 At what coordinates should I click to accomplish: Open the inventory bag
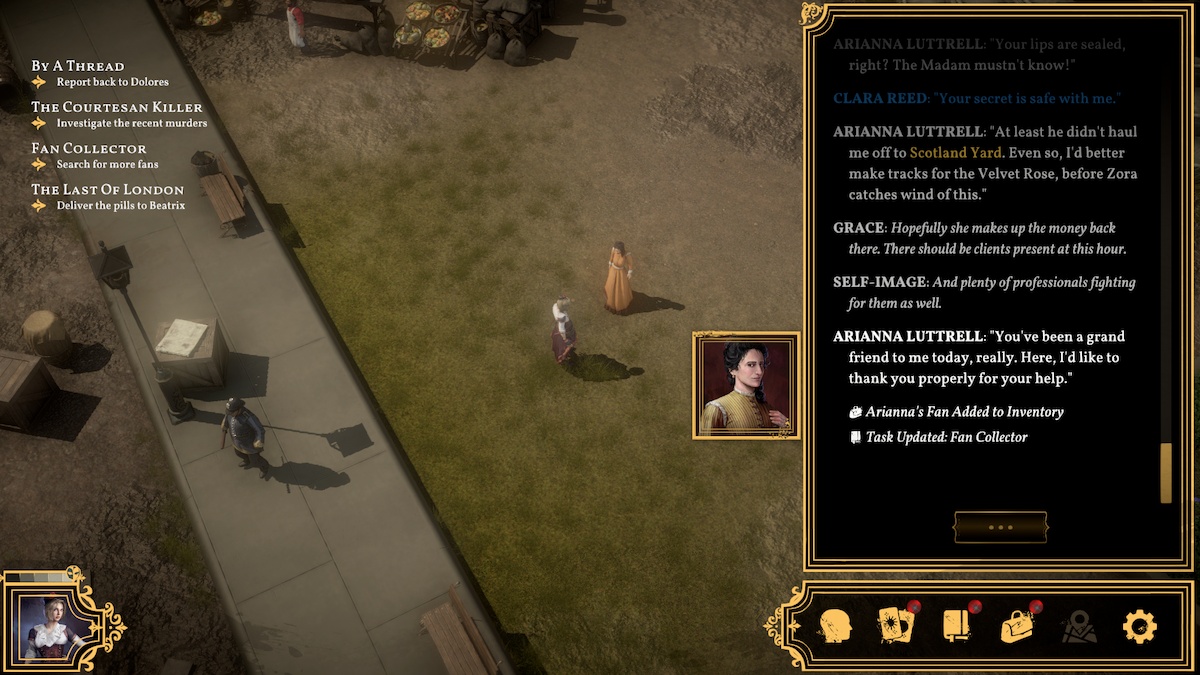[x=1018, y=626]
